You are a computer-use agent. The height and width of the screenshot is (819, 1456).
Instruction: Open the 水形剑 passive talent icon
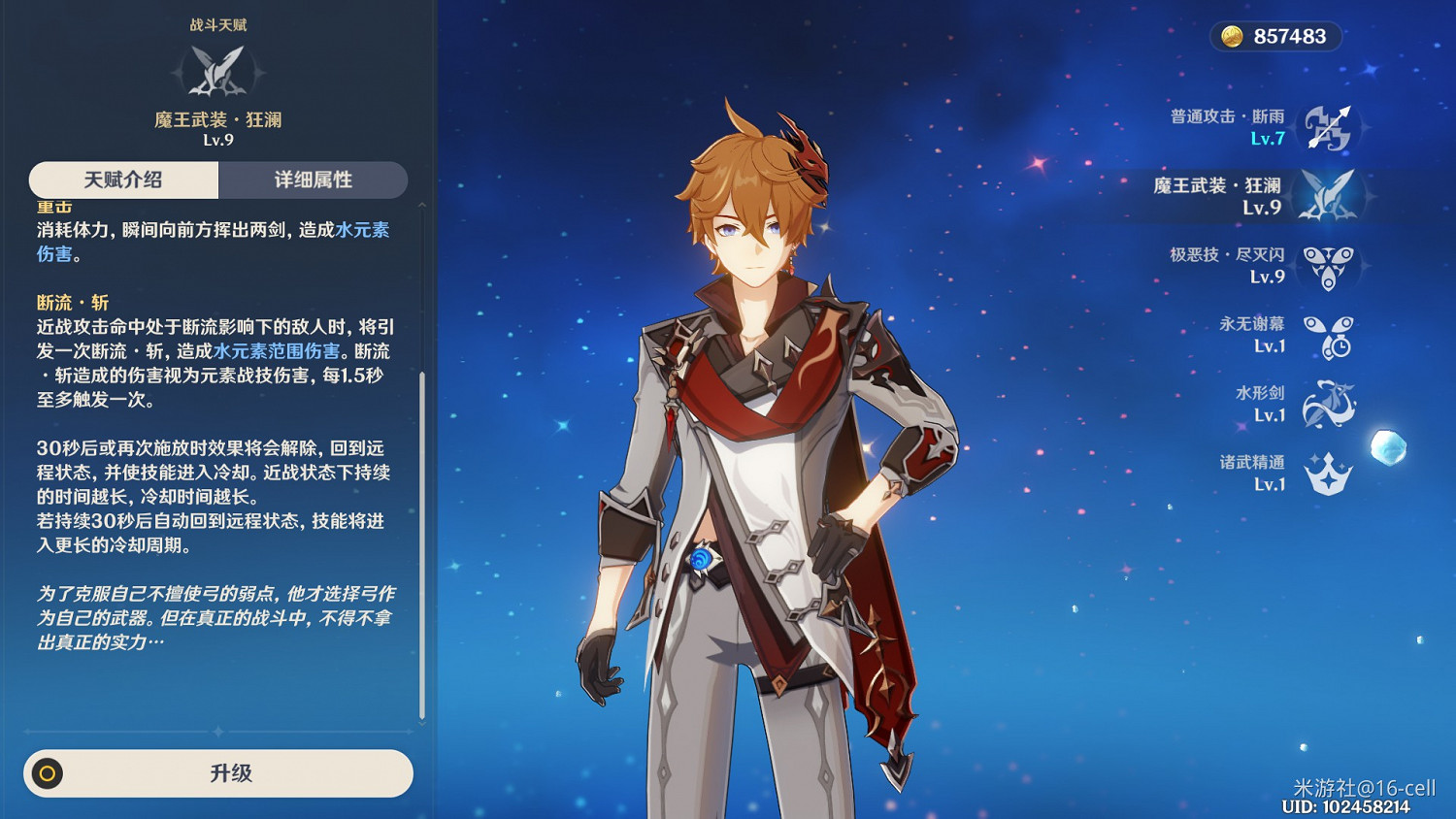coord(1332,403)
